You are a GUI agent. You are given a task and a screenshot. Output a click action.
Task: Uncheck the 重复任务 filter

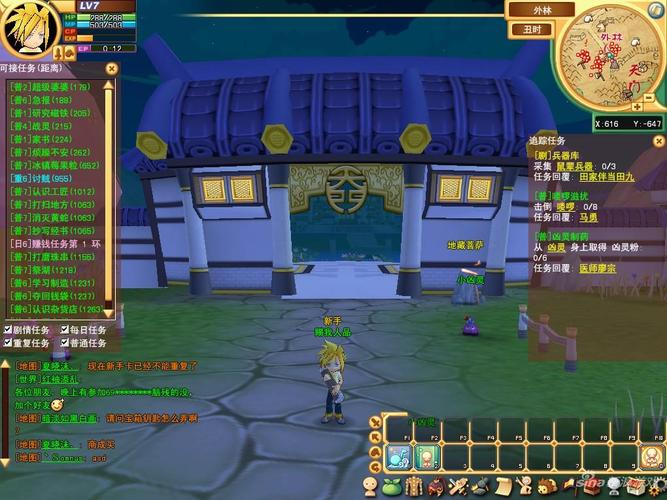coord(8,343)
